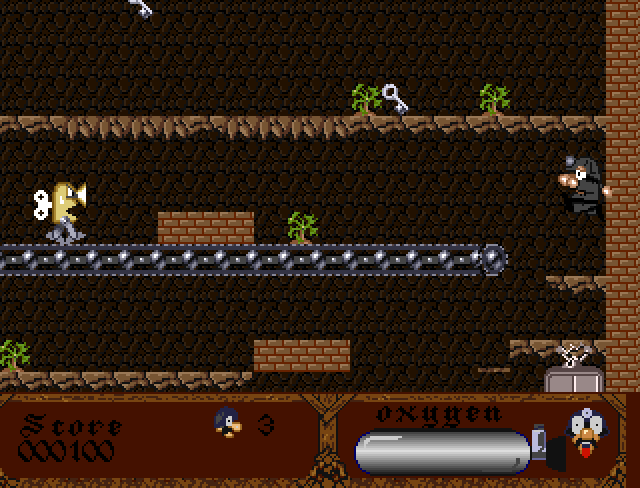Click the mole head lives icon
Screen dimensions: 640x488
(227, 423)
